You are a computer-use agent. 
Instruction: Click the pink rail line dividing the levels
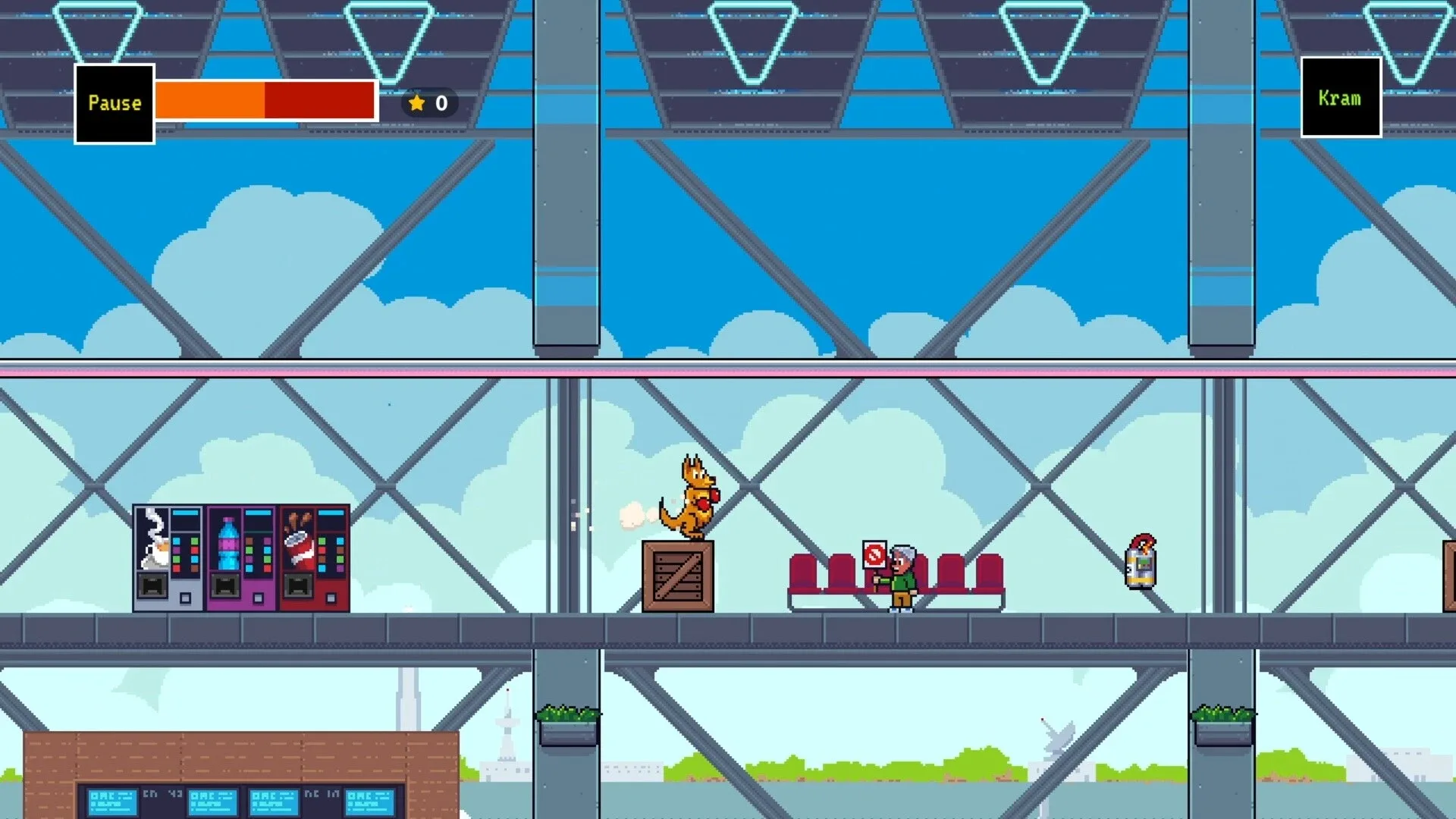[x=728, y=372]
